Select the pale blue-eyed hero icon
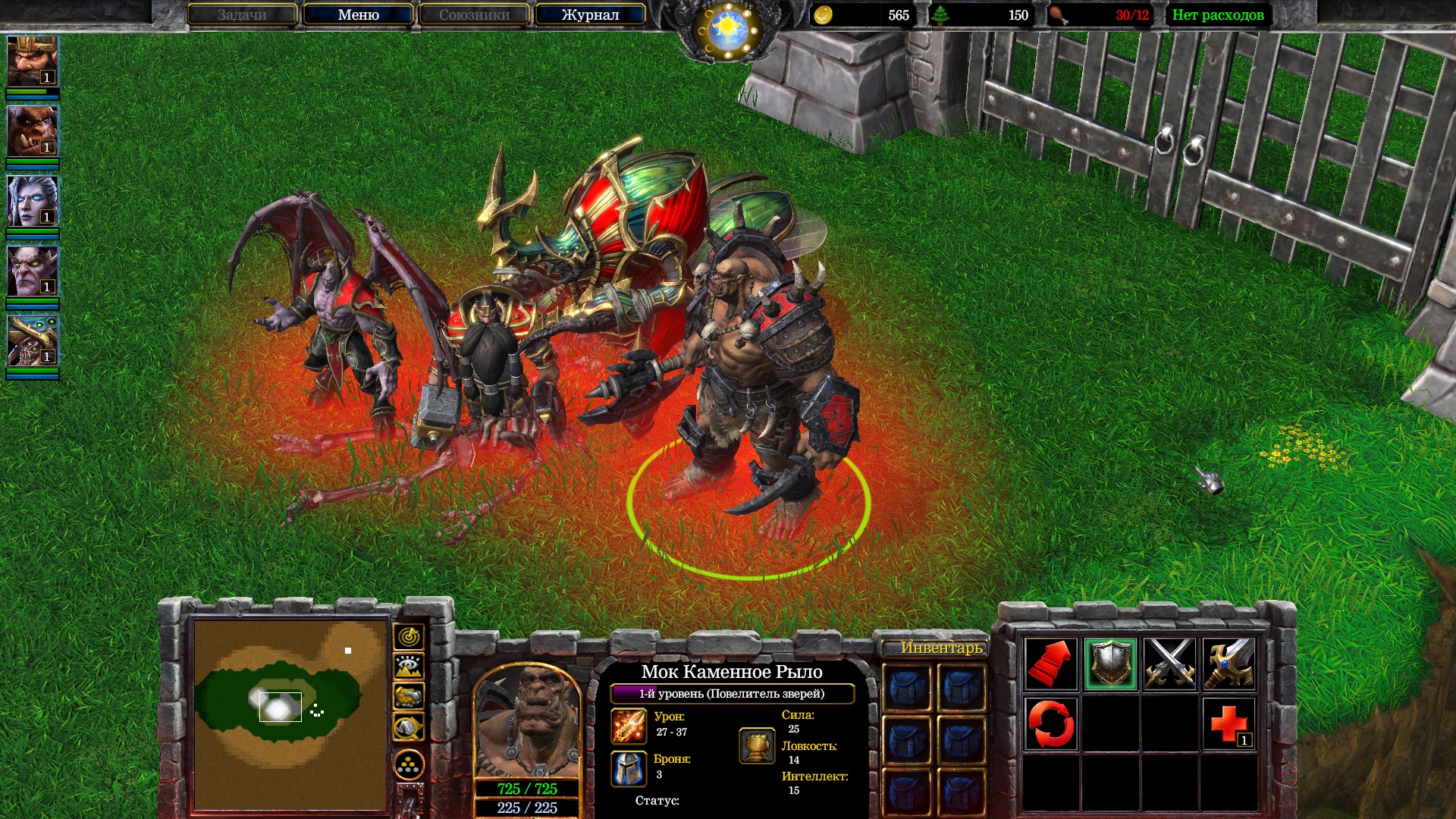The width and height of the screenshot is (1456, 819). (32, 201)
